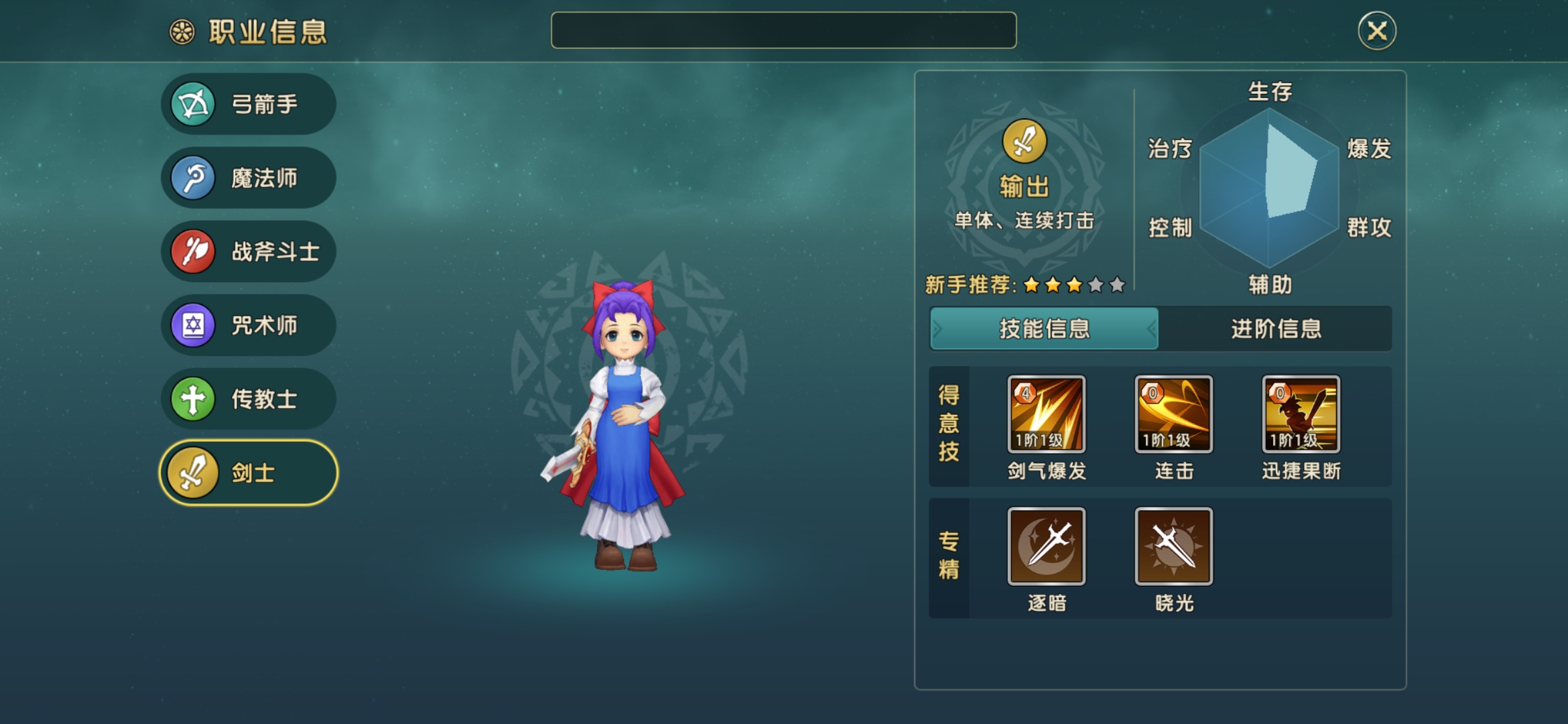Switch to the 技能信息 tab
Viewport: 1568px width, 724px height.
click(1043, 328)
